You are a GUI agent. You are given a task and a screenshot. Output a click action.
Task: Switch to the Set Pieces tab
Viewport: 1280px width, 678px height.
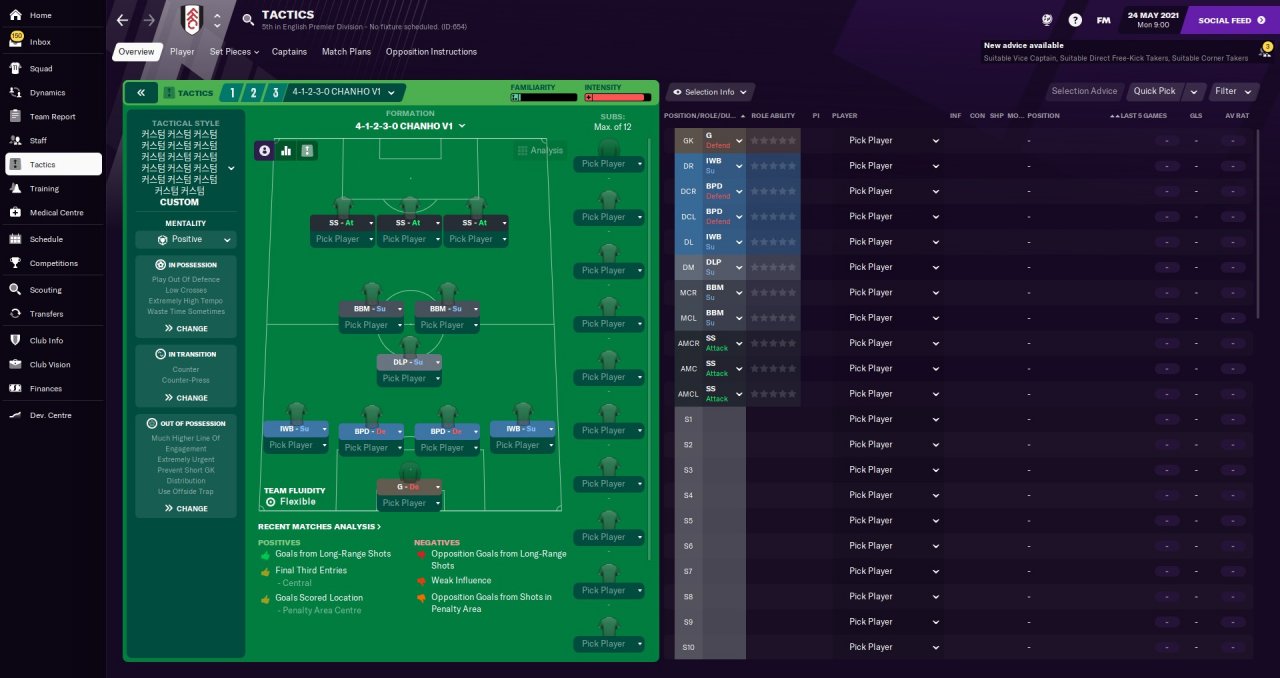pos(234,52)
